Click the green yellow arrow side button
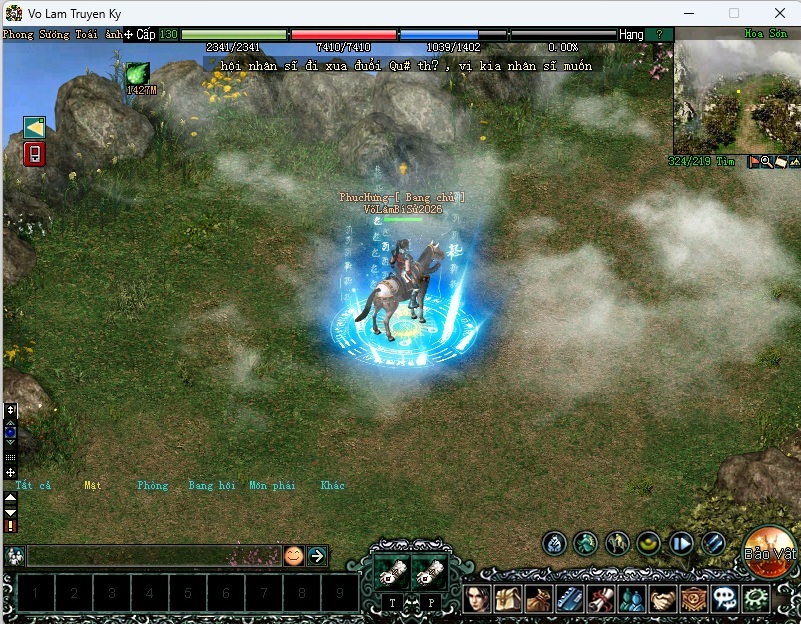This screenshot has height=624, width=801. click(34, 127)
